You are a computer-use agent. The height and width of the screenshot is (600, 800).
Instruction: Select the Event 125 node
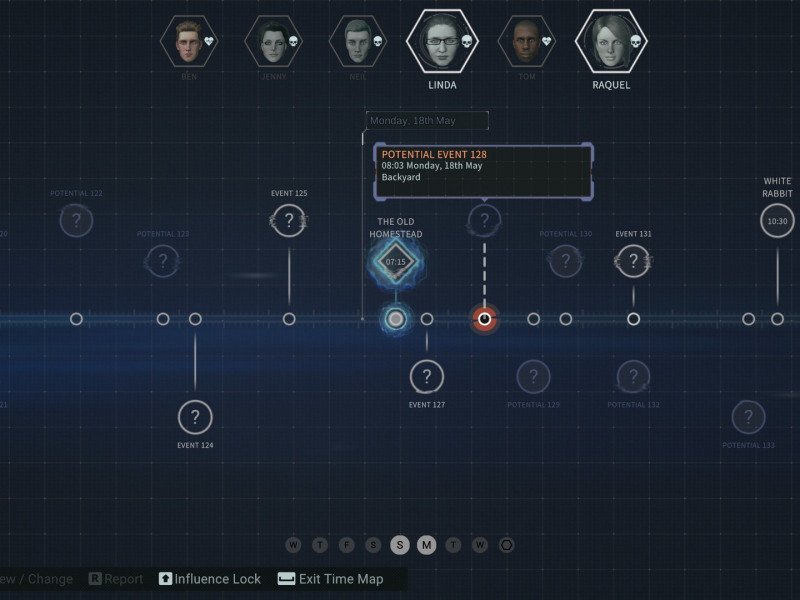(289, 220)
